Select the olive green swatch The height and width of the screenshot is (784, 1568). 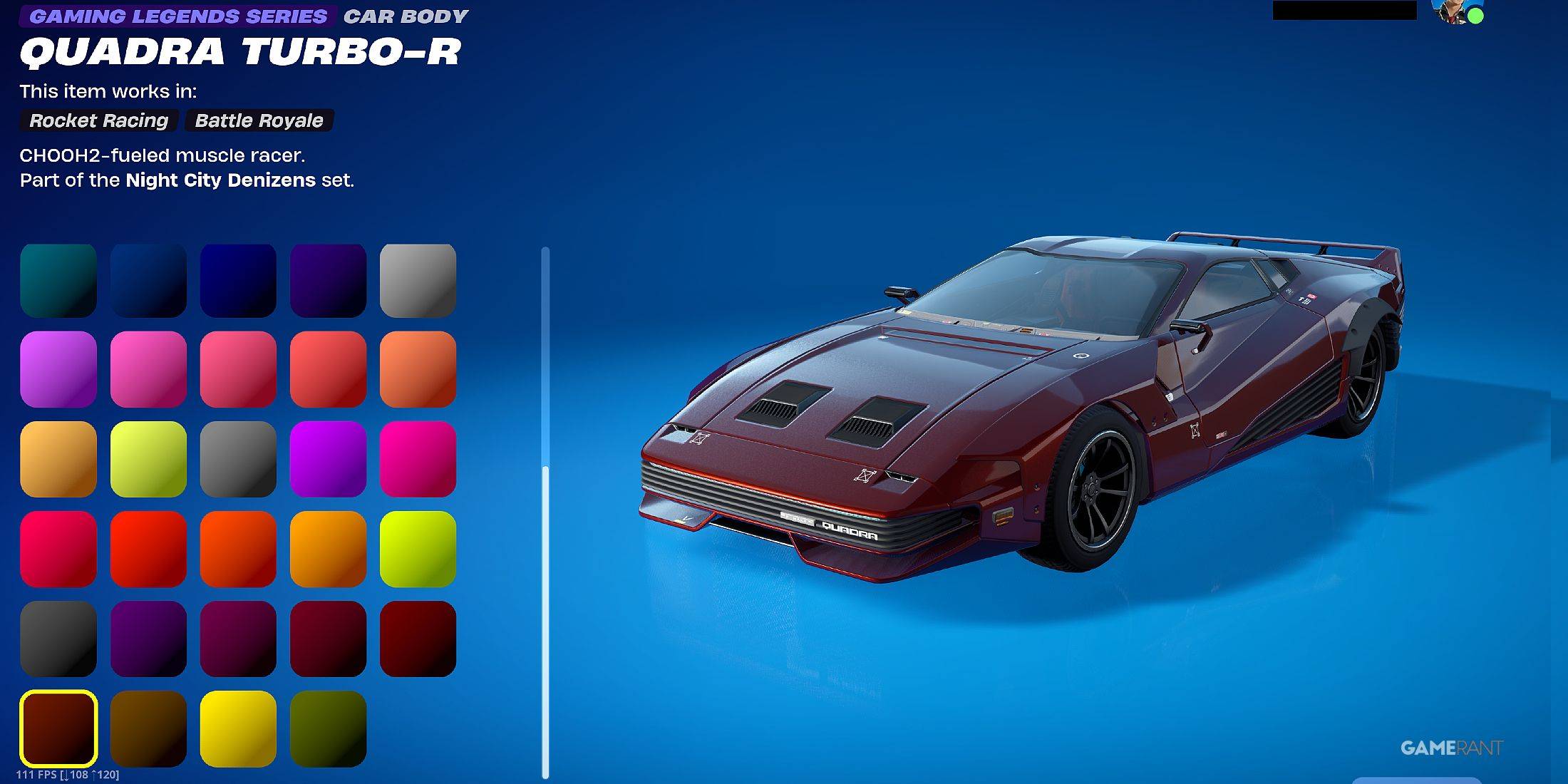click(x=328, y=728)
